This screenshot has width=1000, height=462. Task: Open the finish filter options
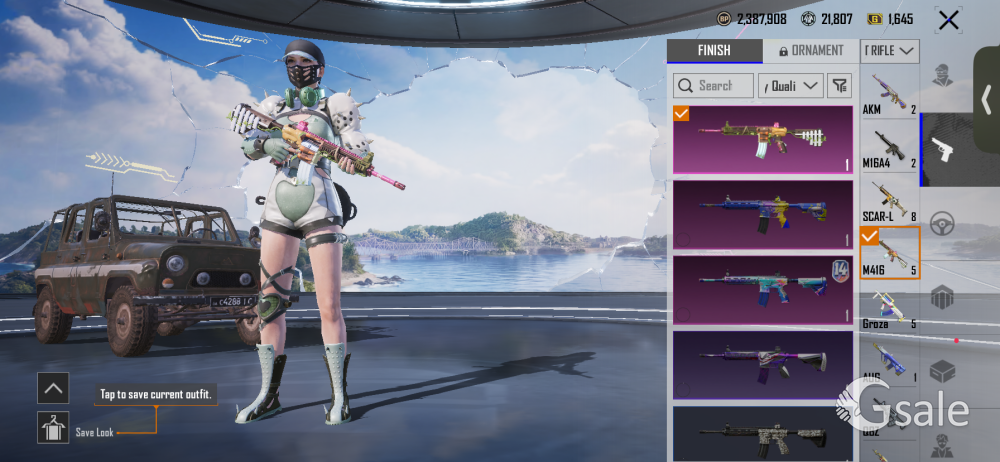839,86
